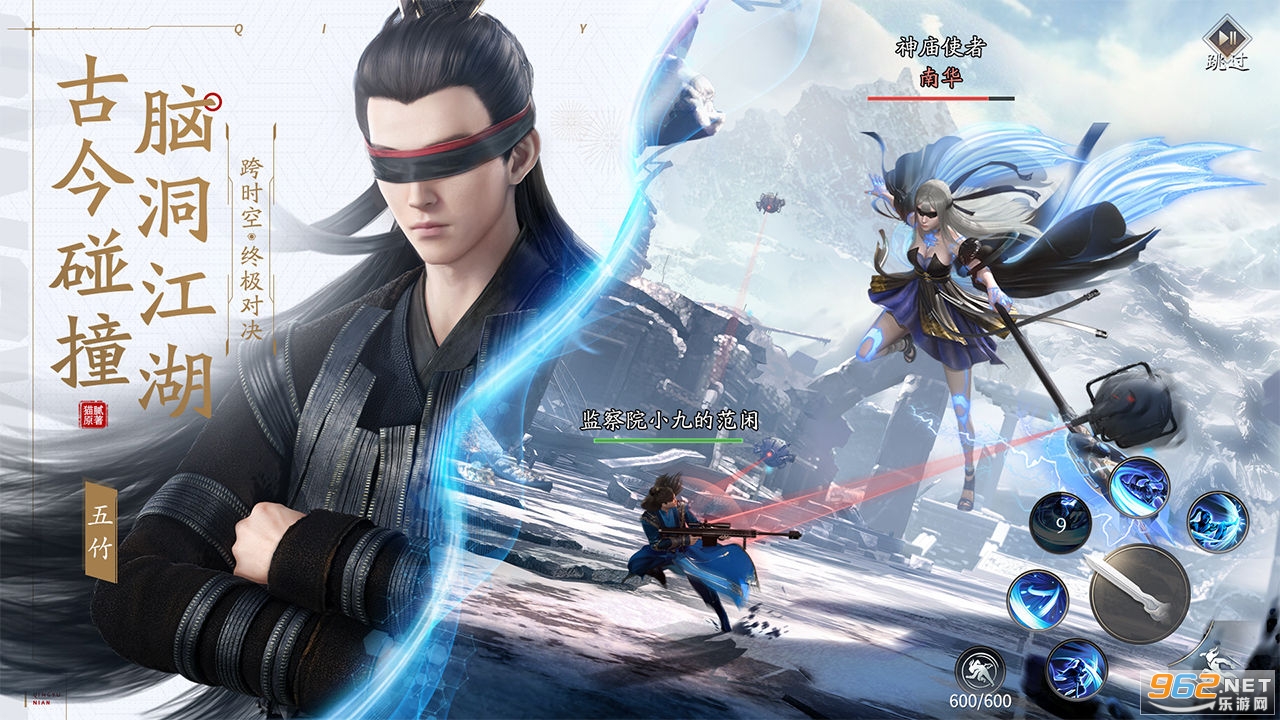Viewport: 1280px width, 720px height.
Task: Tap the nameplate 监察院小九的范闲
Action: tap(672, 421)
